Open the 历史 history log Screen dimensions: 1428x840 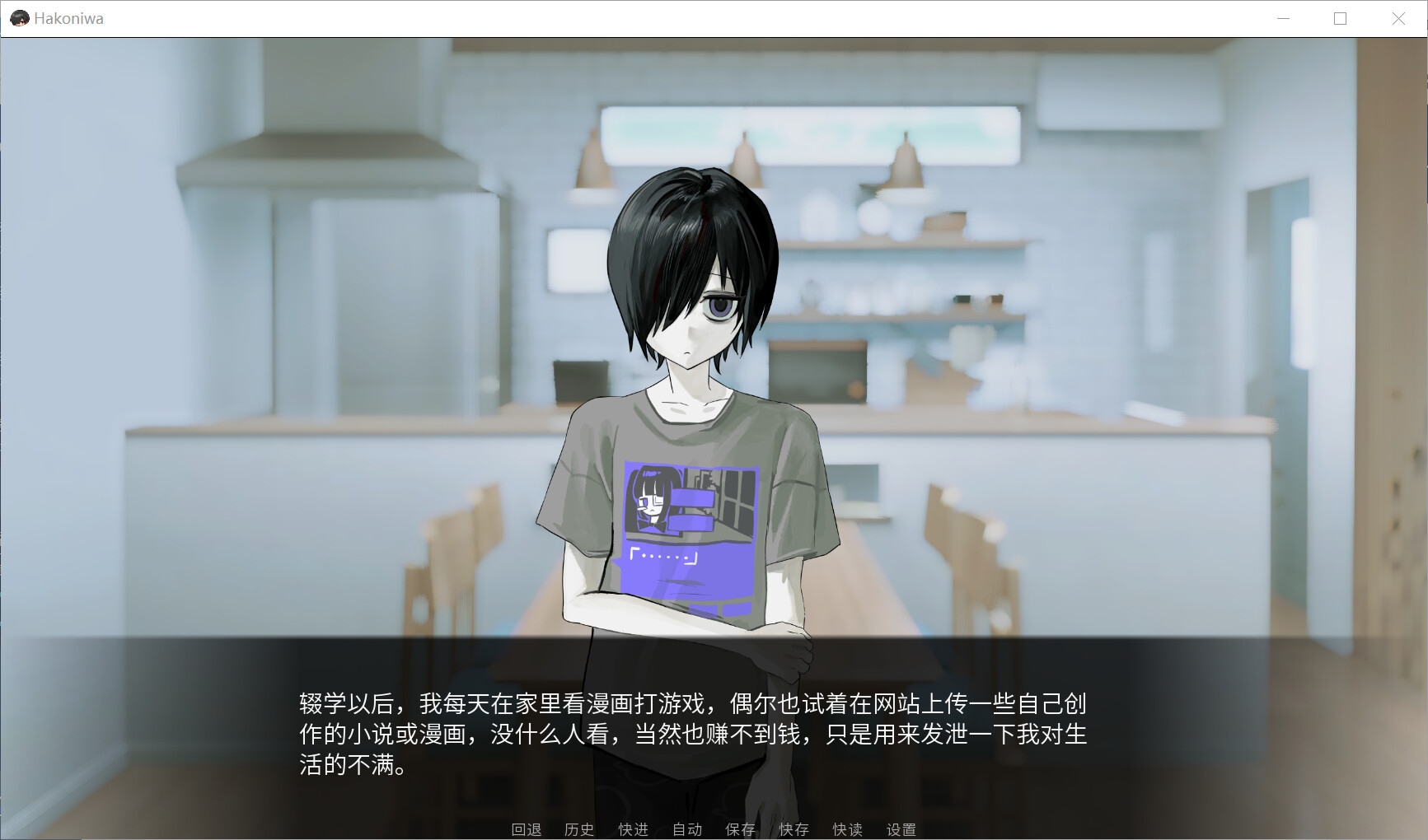[579, 829]
